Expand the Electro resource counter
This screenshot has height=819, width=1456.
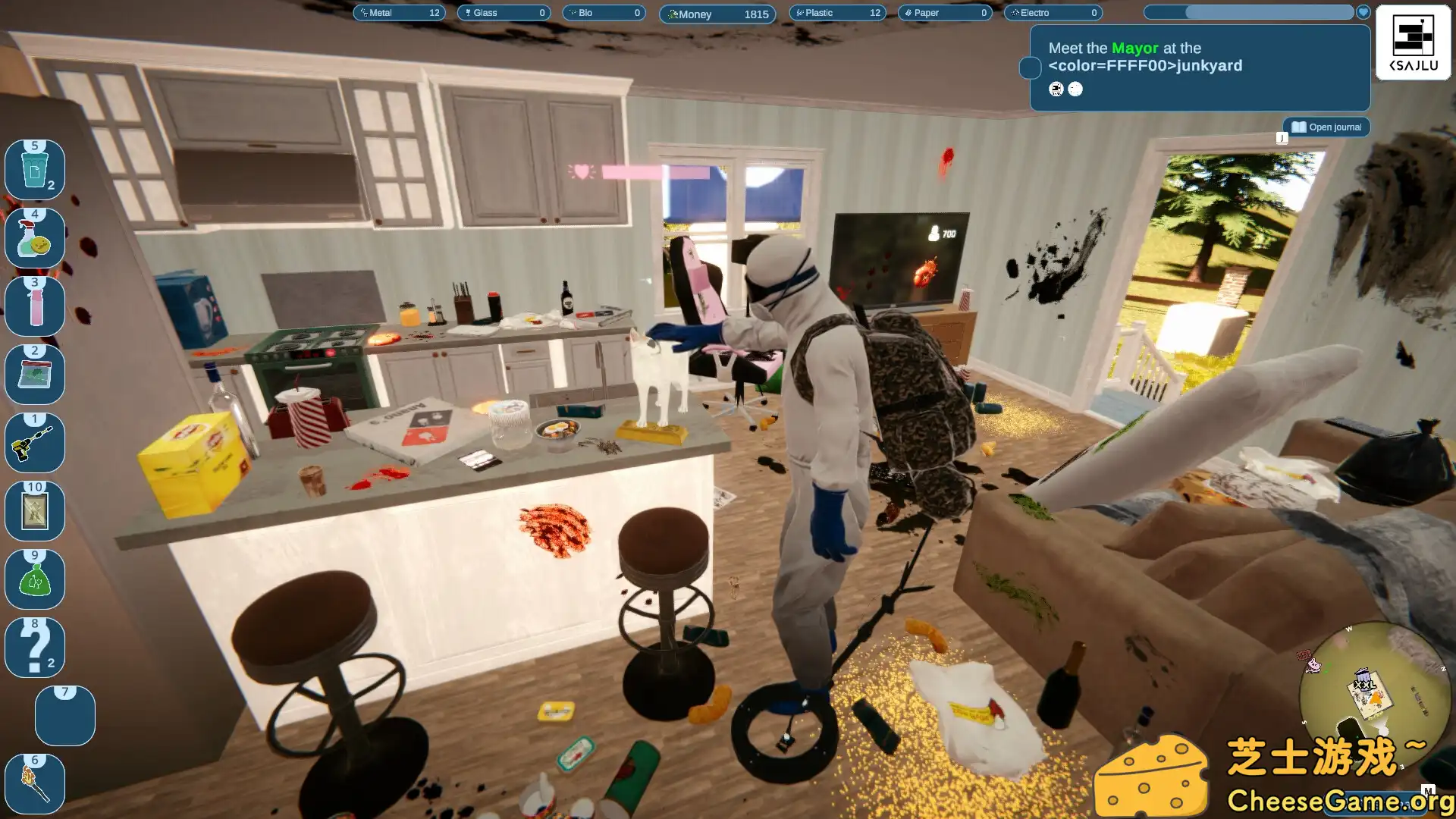1053,13
